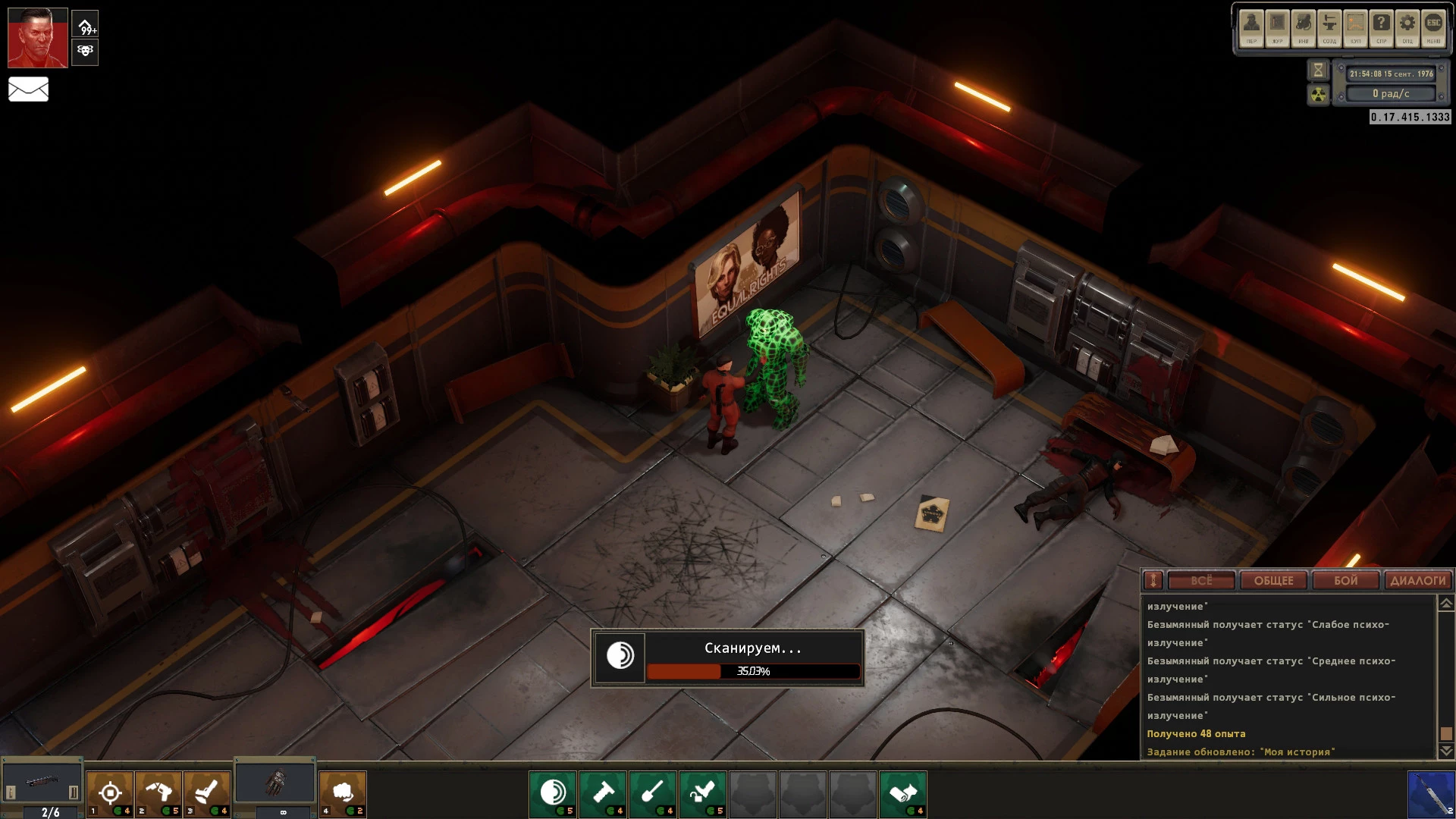
Task: Click the hourglass wait button
Action: [x=1318, y=71]
